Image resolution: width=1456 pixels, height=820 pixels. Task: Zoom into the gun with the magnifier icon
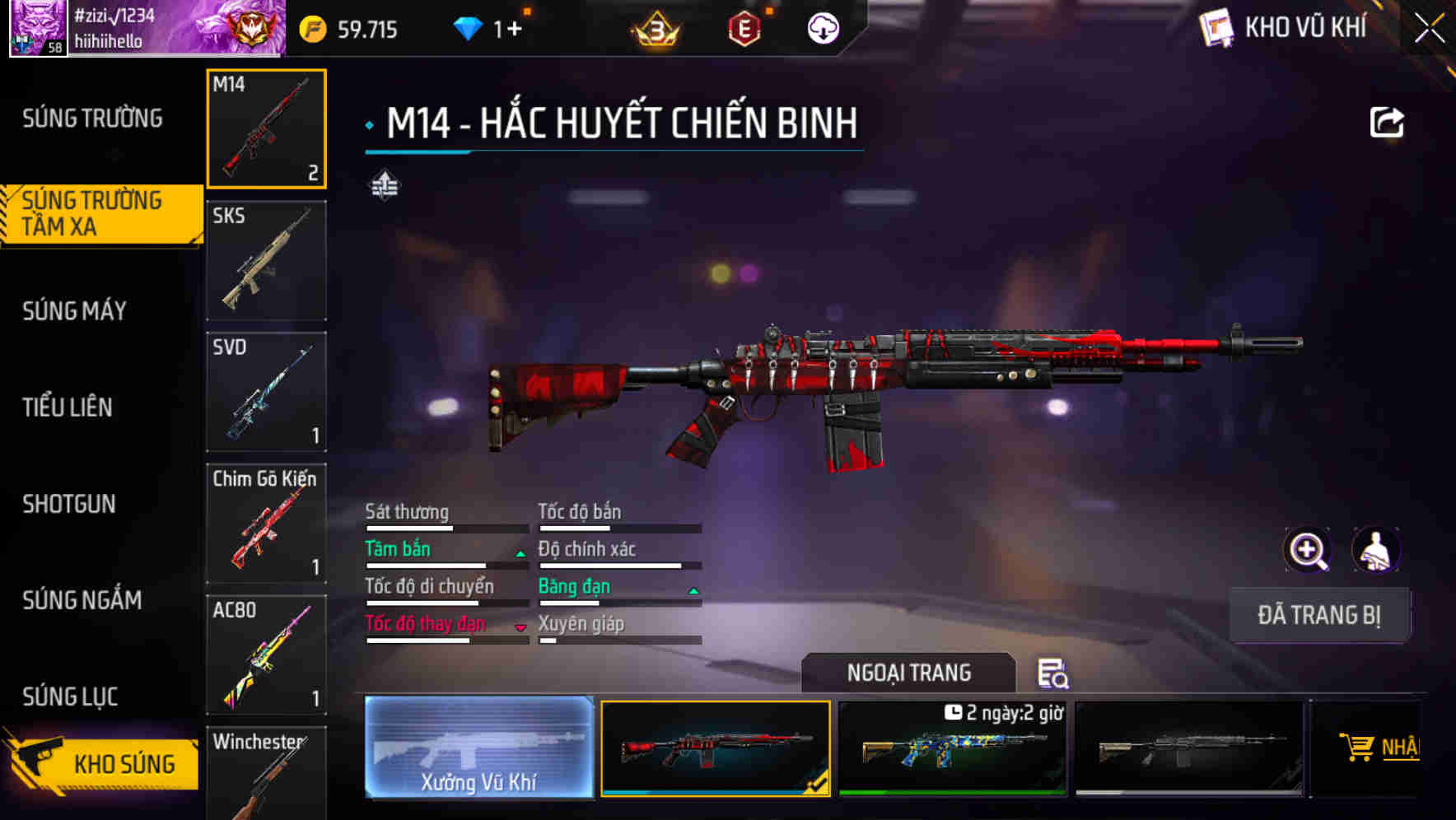1309,549
